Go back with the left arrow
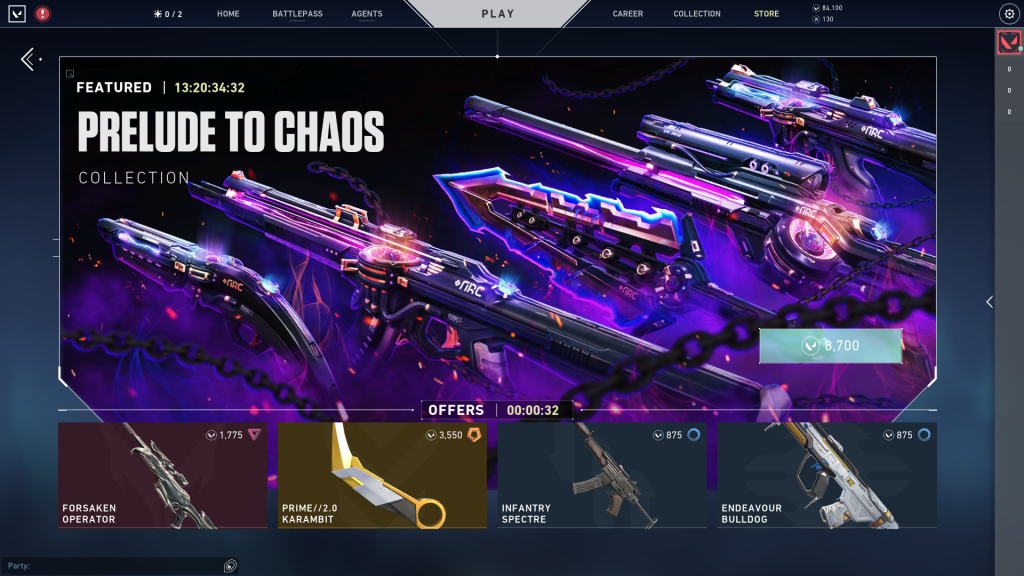Image resolution: width=1024 pixels, height=576 pixels. pyautogui.click(x=28, y=59)
